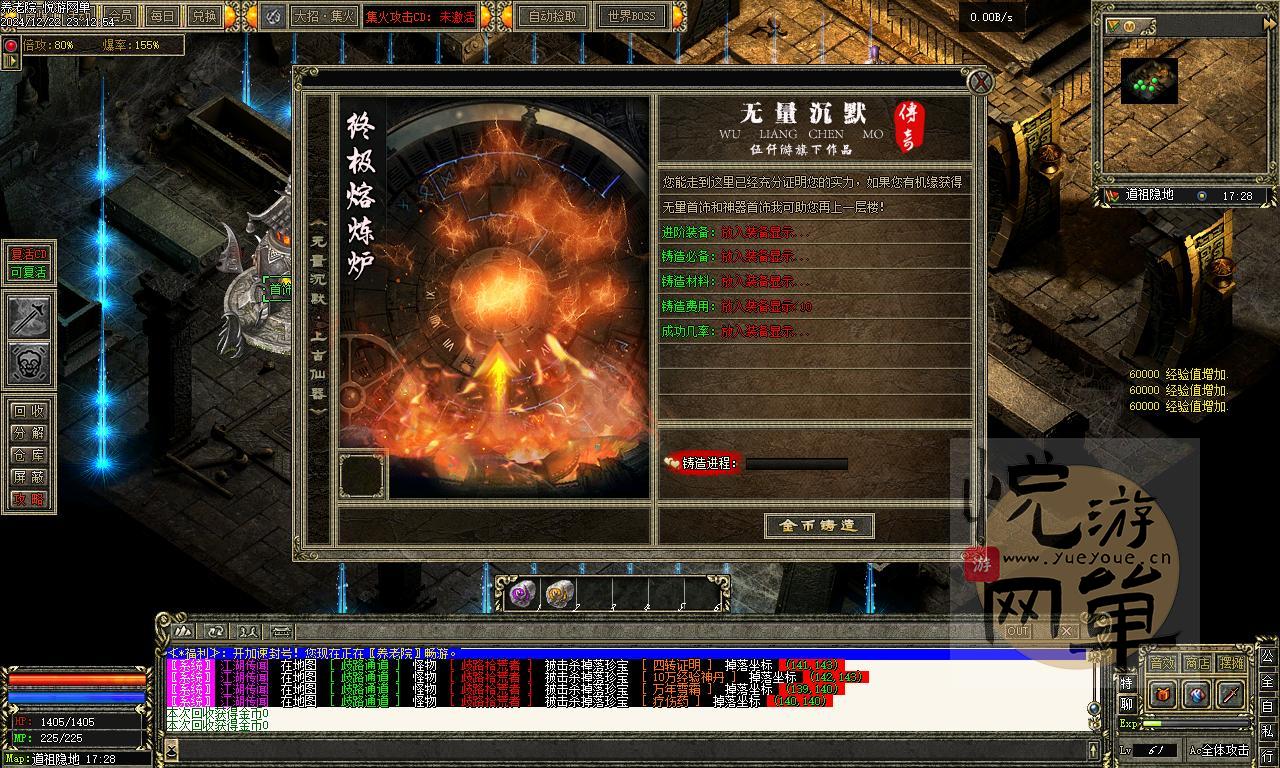The height and width of the screenshot is (768, 1280).
Task: Toggle the 屏蔽 block option
Action: [x=29, y=477]
